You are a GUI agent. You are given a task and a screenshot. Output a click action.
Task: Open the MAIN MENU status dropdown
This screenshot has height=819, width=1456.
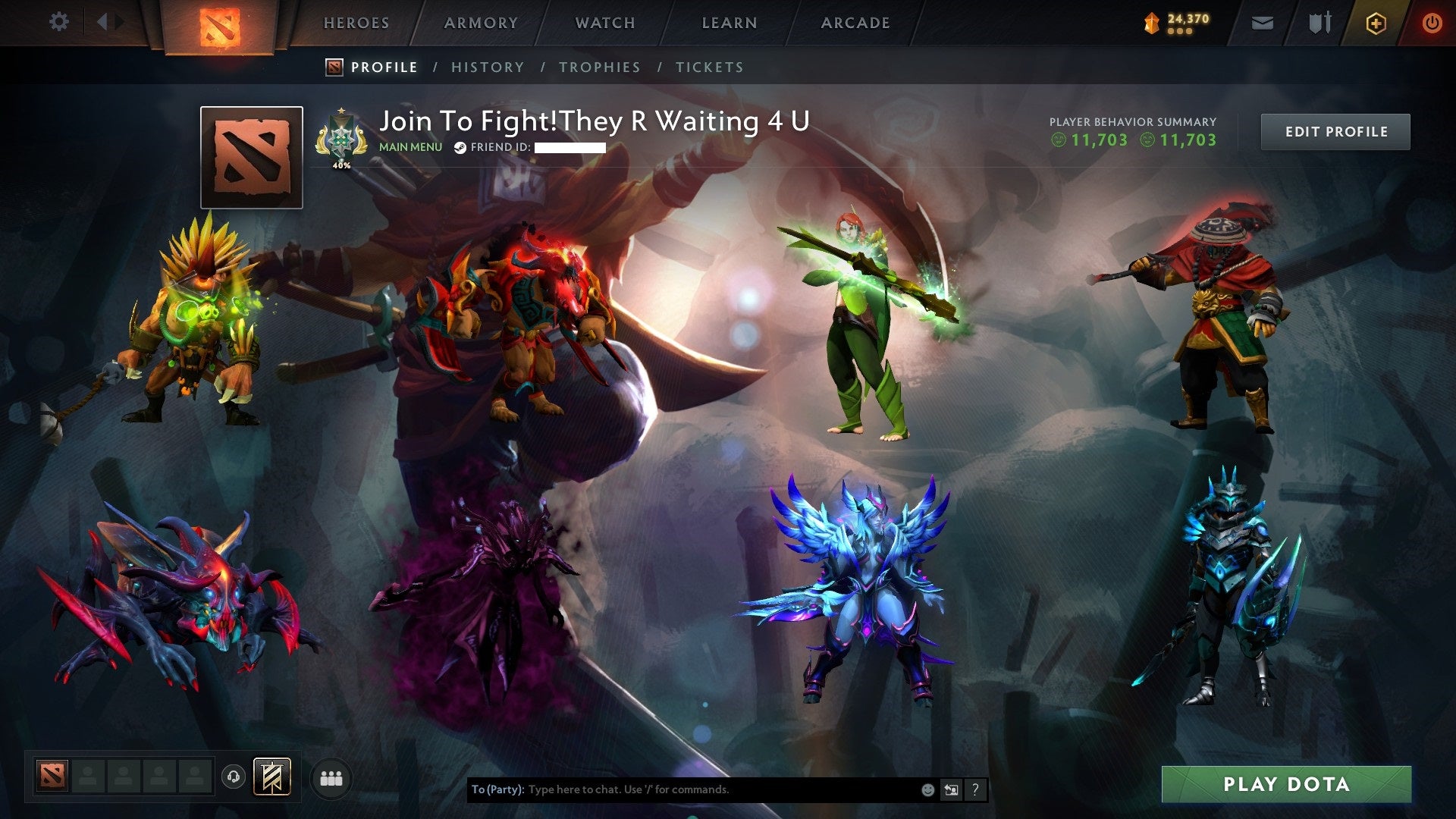[x=410, y=147]
